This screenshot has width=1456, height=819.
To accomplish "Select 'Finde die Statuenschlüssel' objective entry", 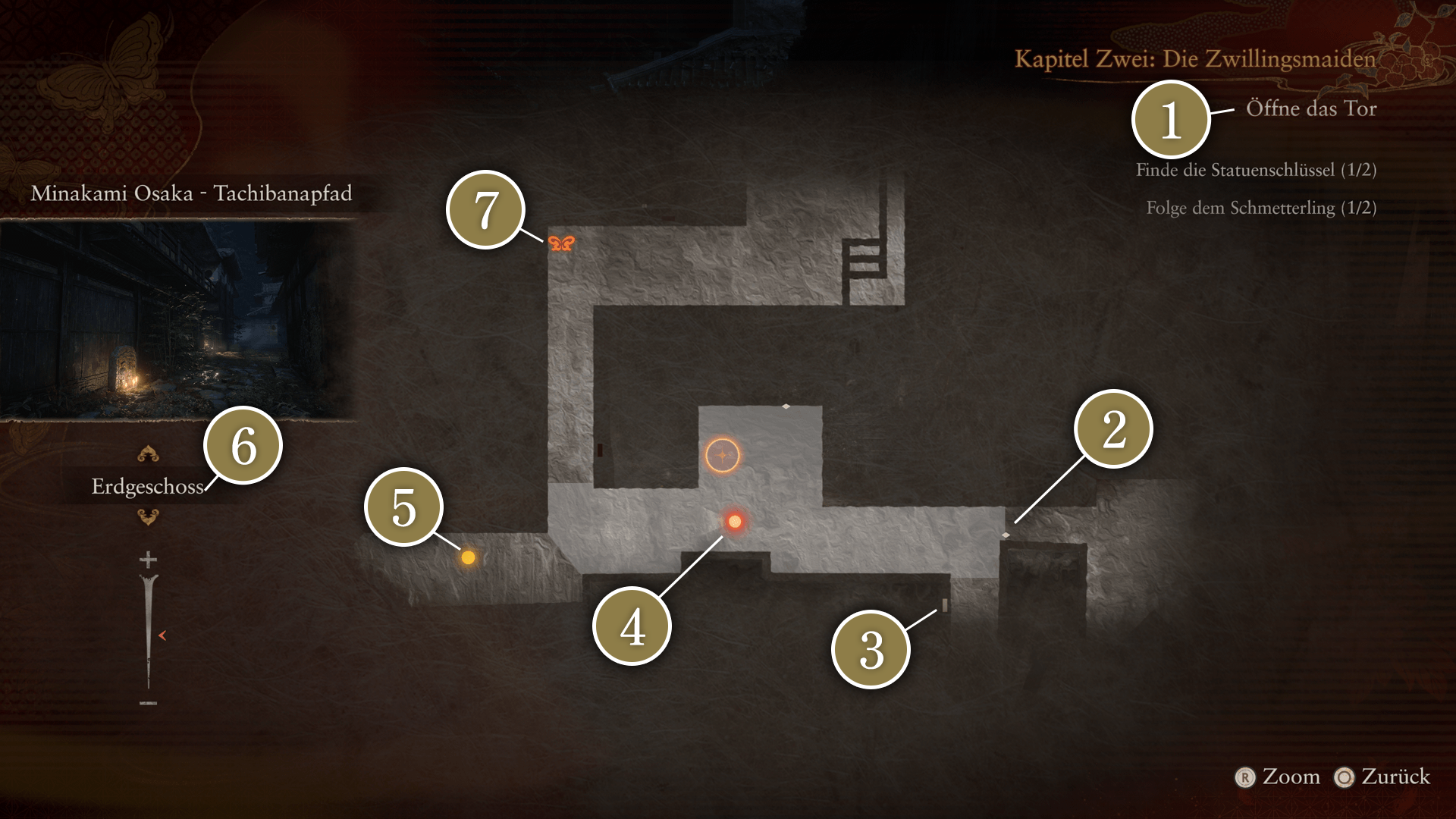I will tap(1256, 170).
